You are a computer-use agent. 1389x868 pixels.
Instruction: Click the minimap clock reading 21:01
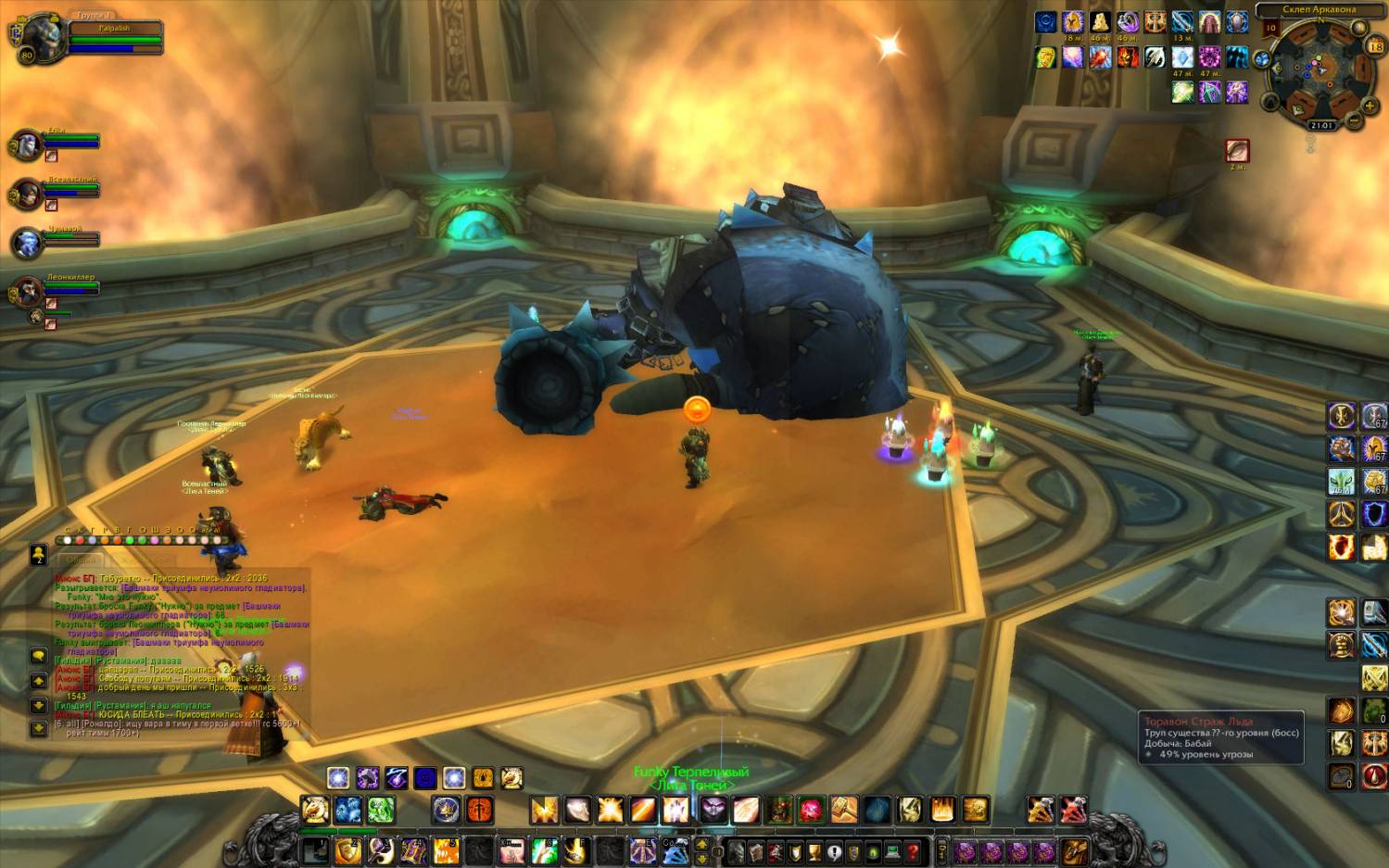click(x=1321, y=125)
